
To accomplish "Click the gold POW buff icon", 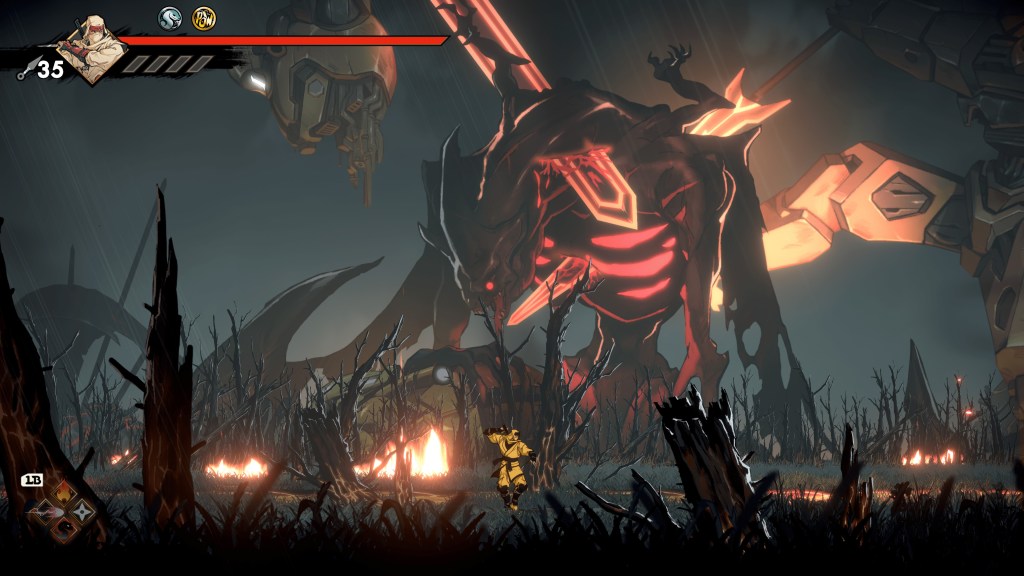I will [x=204, y=18].
